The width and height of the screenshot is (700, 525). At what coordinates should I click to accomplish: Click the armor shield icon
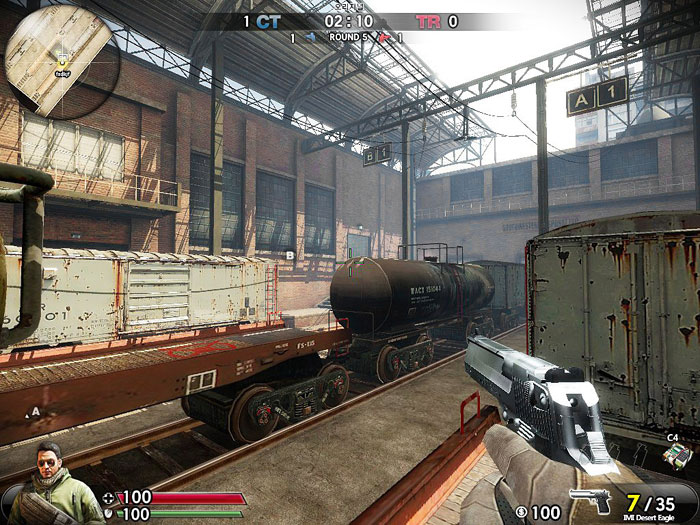click(x=109, y=514)
